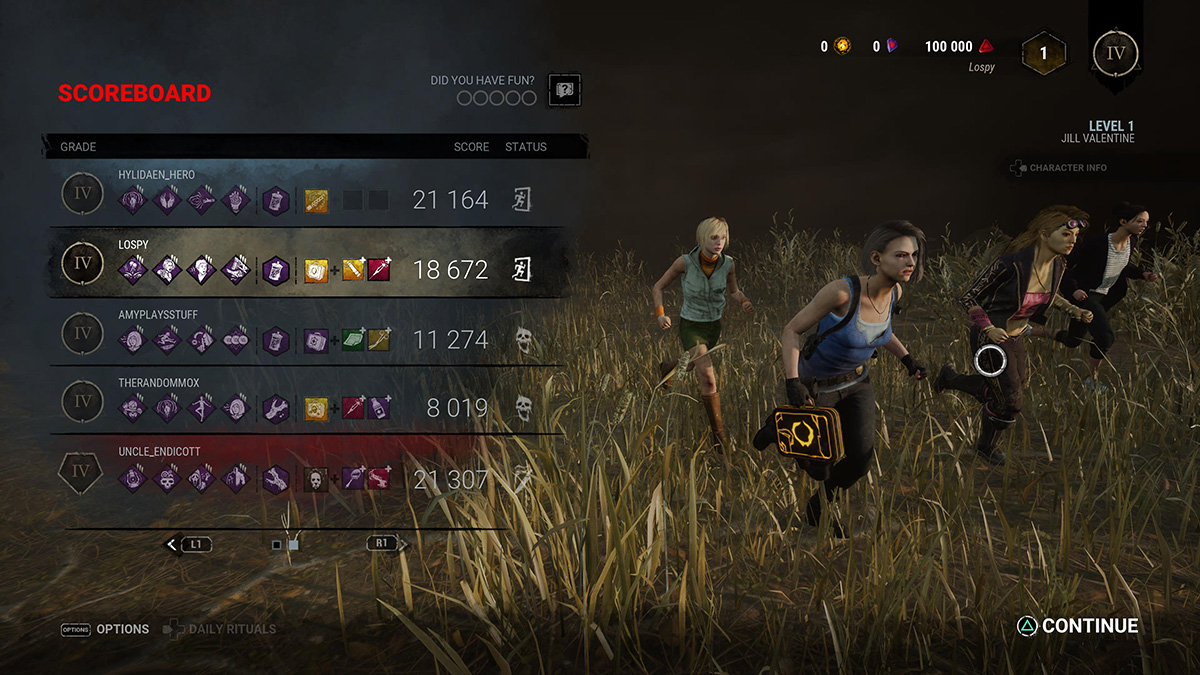Click the first 'Did you have fun' rating circle
Screen dimensions: 1200x675
pos(465,98)
